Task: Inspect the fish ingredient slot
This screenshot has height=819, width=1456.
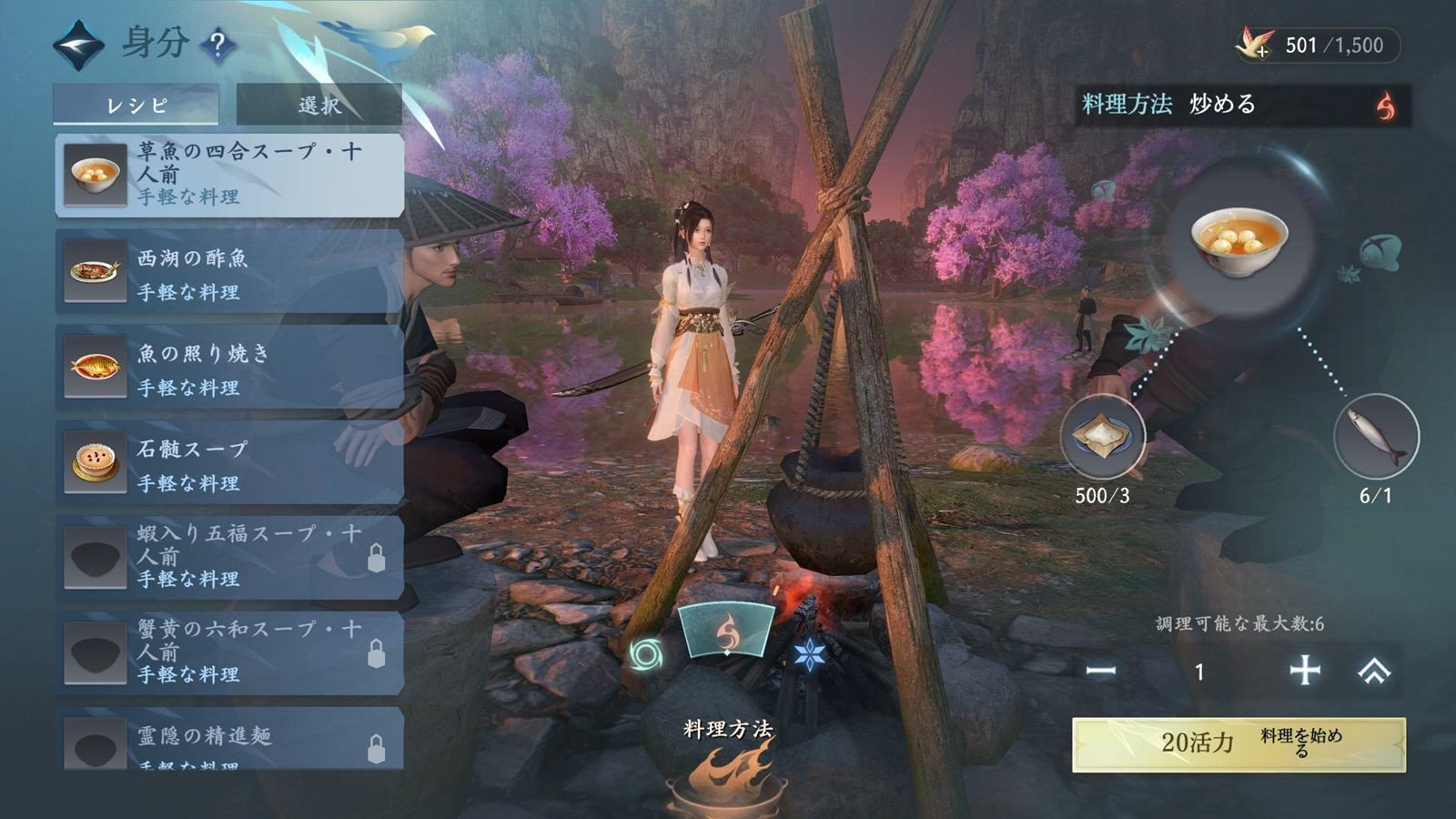Action: point(1375,438)
